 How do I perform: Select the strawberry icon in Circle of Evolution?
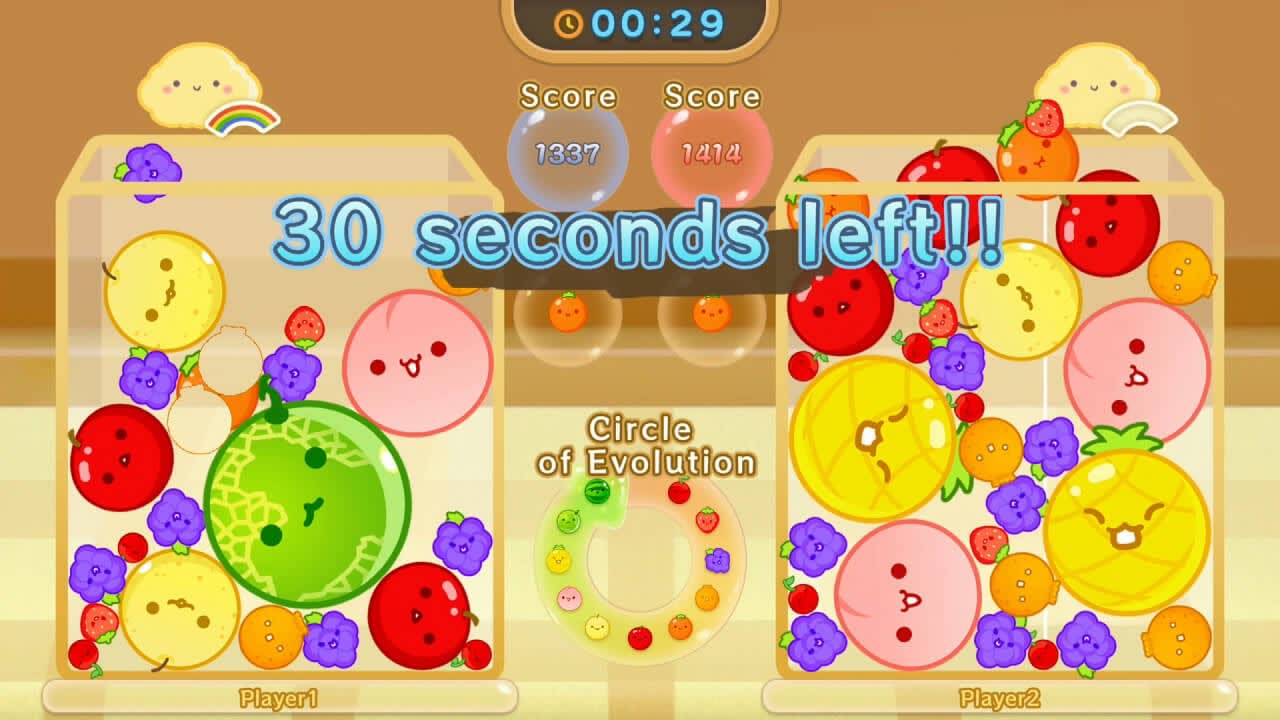(706, 520)
